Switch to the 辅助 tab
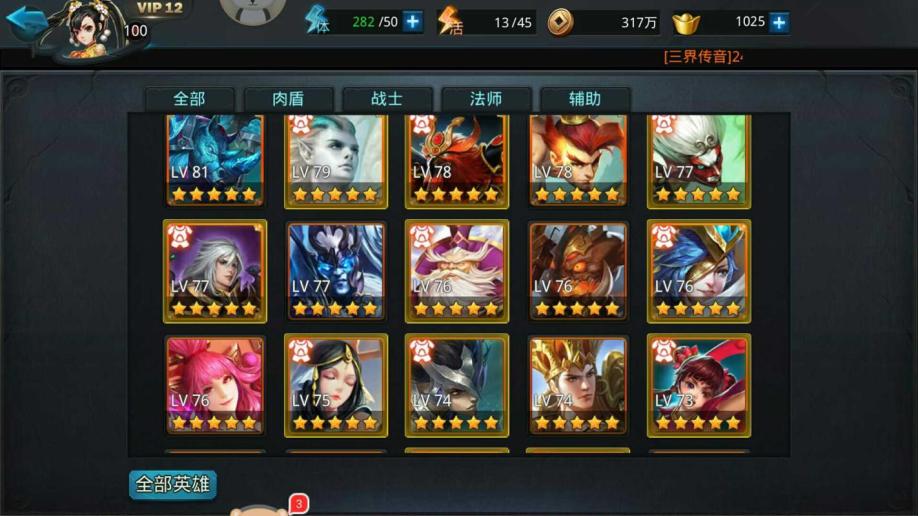918x516 pixels. click(585, 99)
